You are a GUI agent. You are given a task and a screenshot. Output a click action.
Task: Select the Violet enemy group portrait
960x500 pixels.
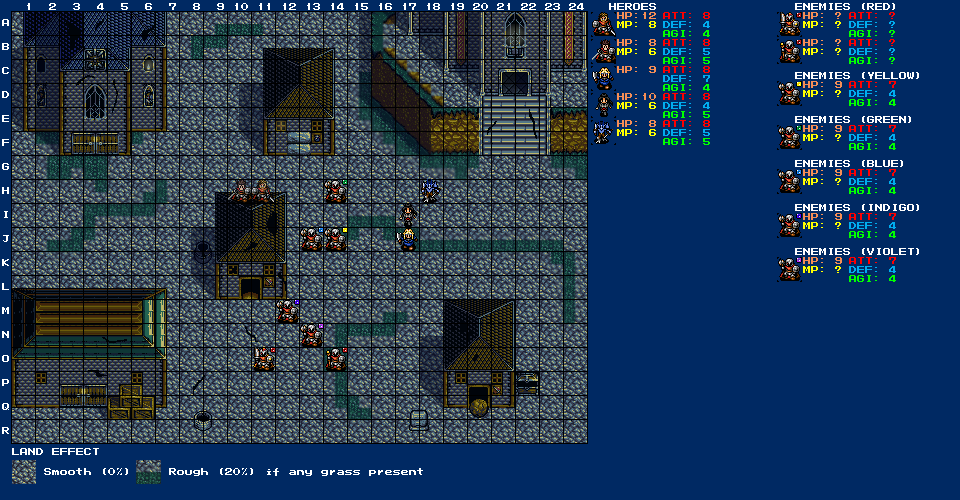(790, 269)
